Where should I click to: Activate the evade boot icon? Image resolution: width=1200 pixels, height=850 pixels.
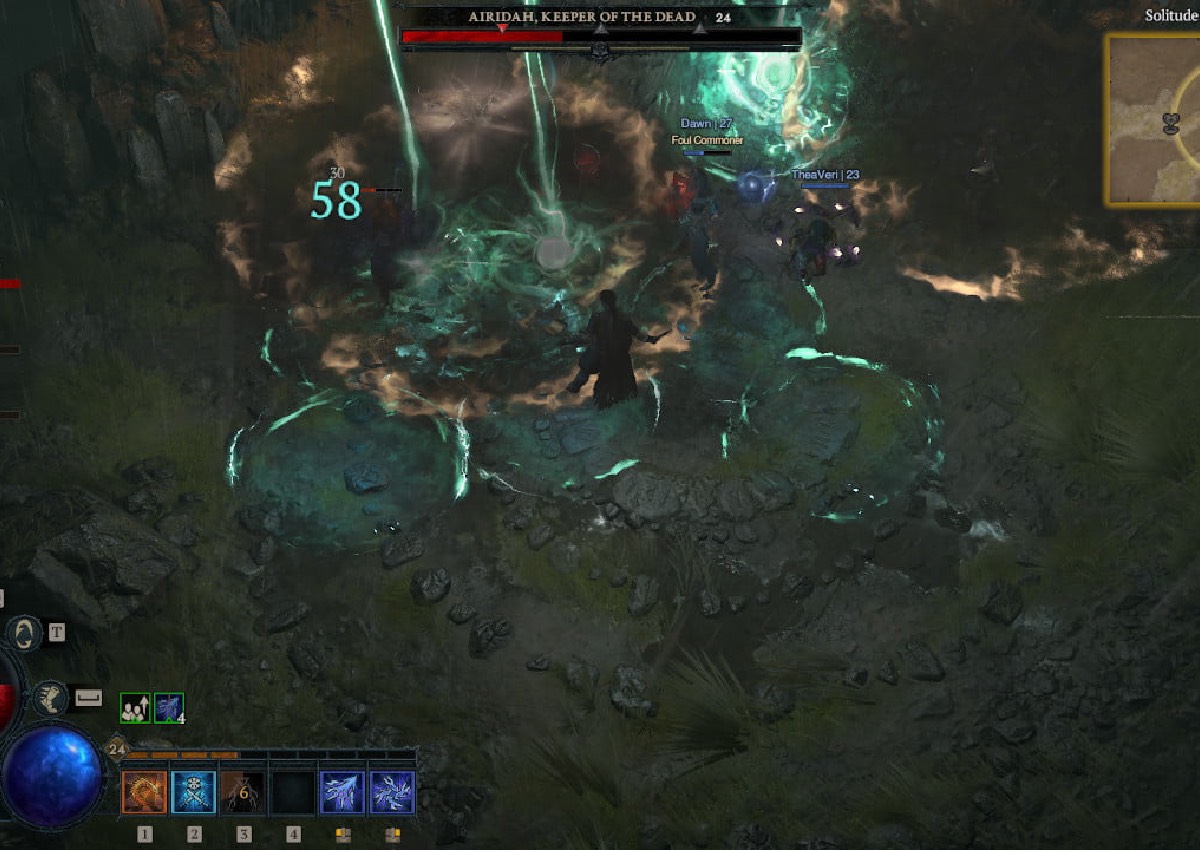click(x=51, y=698)
